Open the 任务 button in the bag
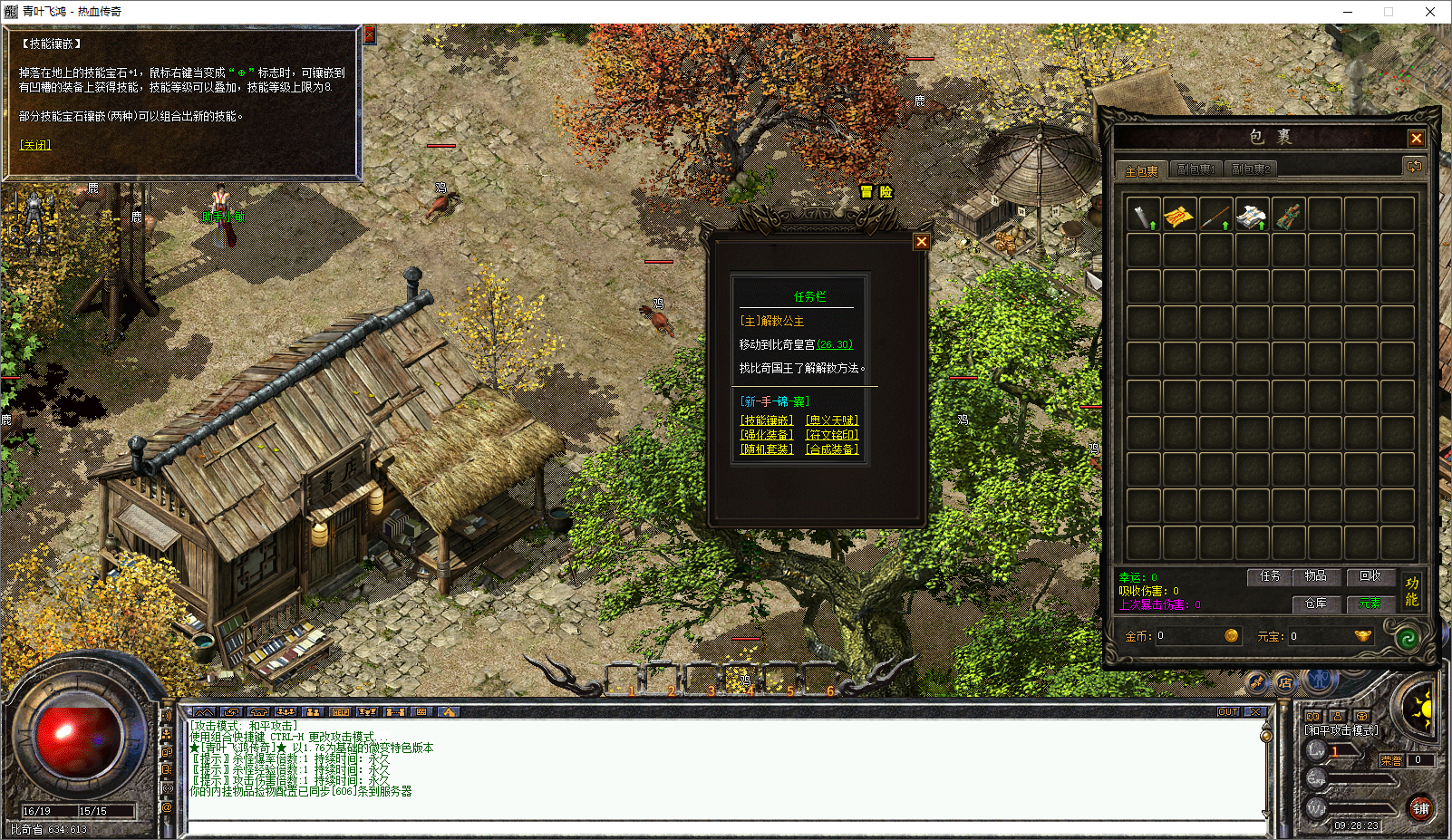The width and height of the screenshot is (1452, 840). pos(1270,576)
